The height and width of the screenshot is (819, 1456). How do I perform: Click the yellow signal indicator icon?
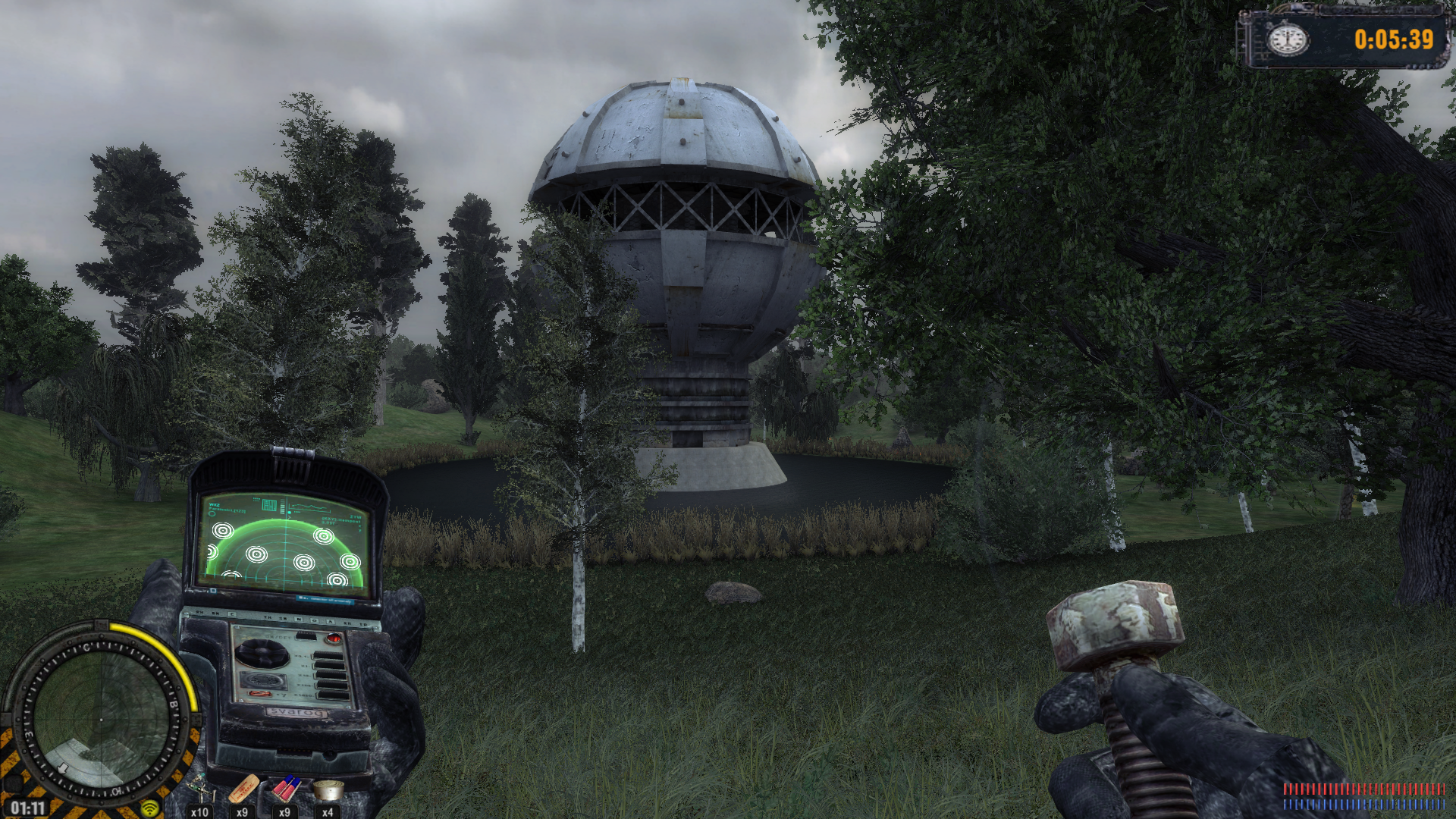point(149,808)
